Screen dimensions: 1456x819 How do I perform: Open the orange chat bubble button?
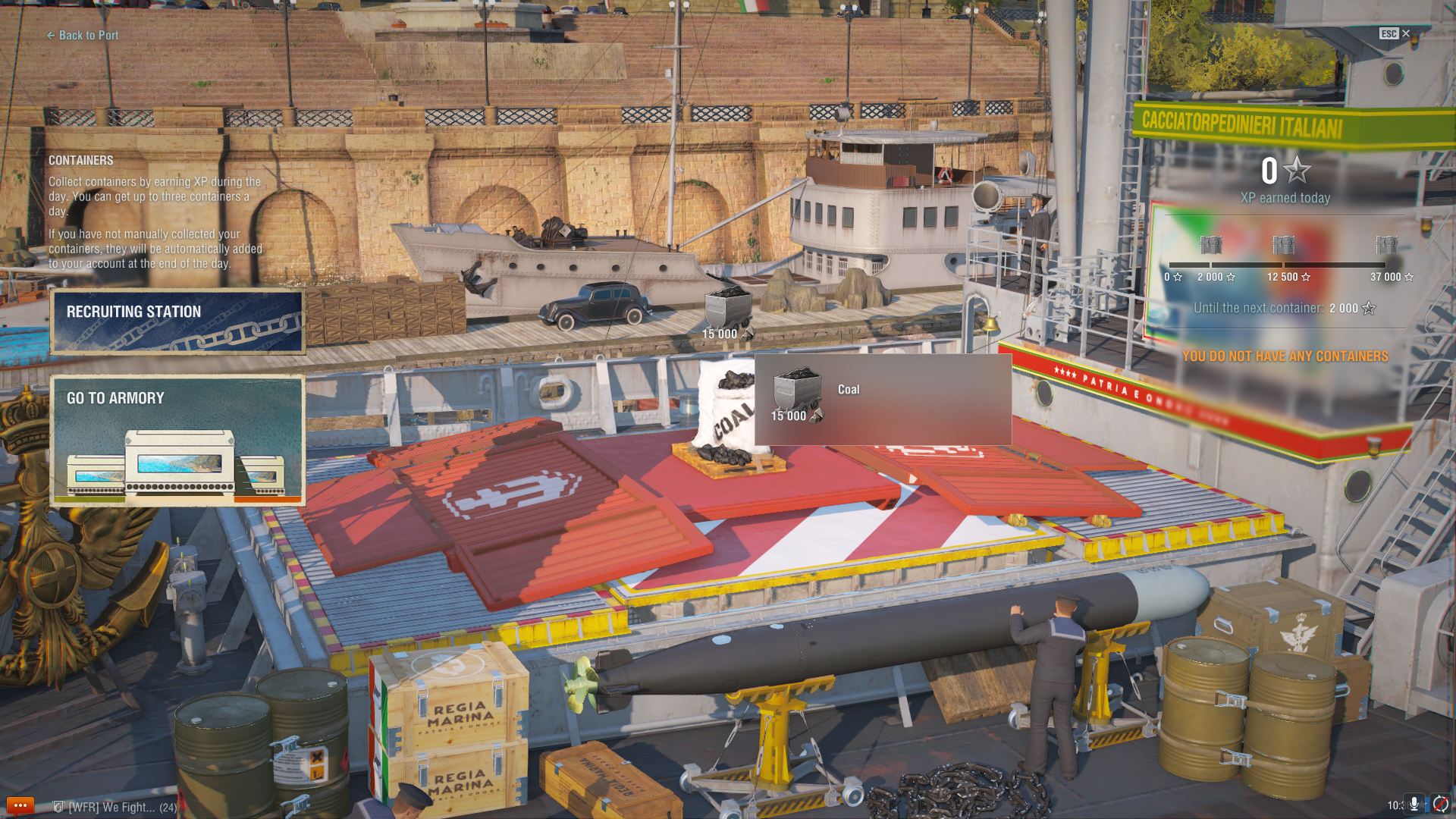point(20,805)
